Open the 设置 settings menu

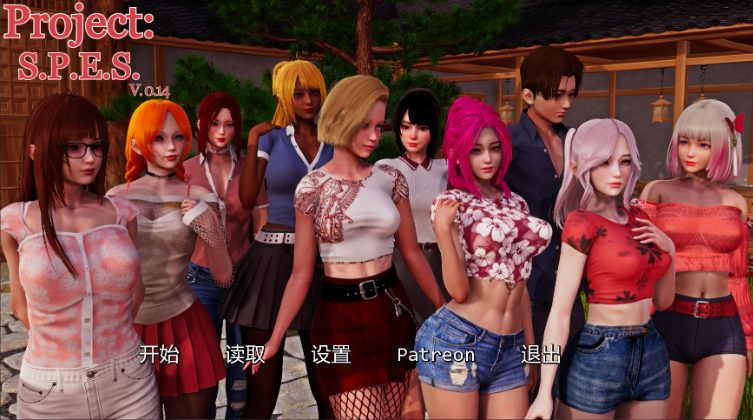(330, 354)
